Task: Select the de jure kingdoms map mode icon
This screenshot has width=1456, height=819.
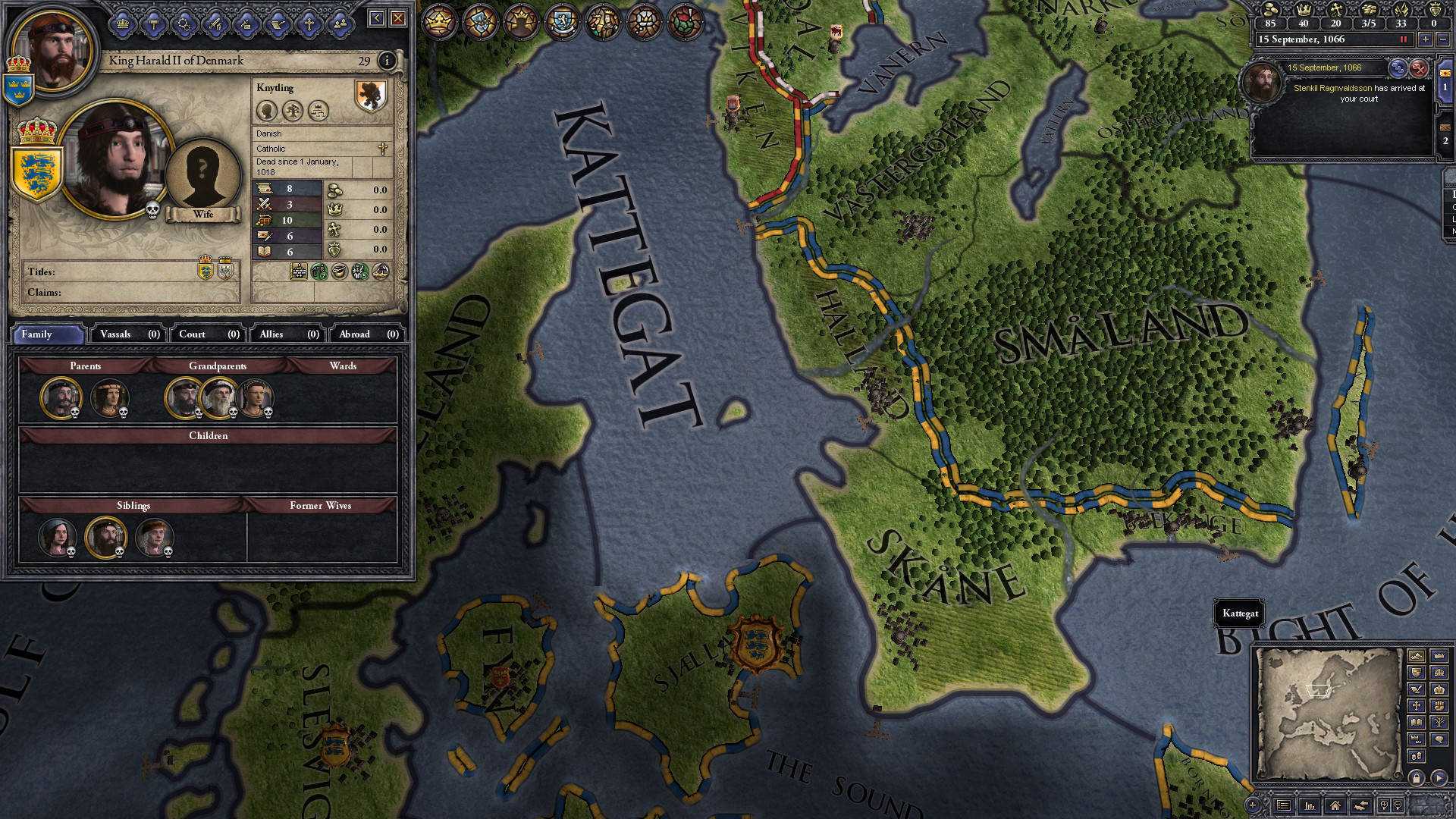Action: tap(1439, 689)
